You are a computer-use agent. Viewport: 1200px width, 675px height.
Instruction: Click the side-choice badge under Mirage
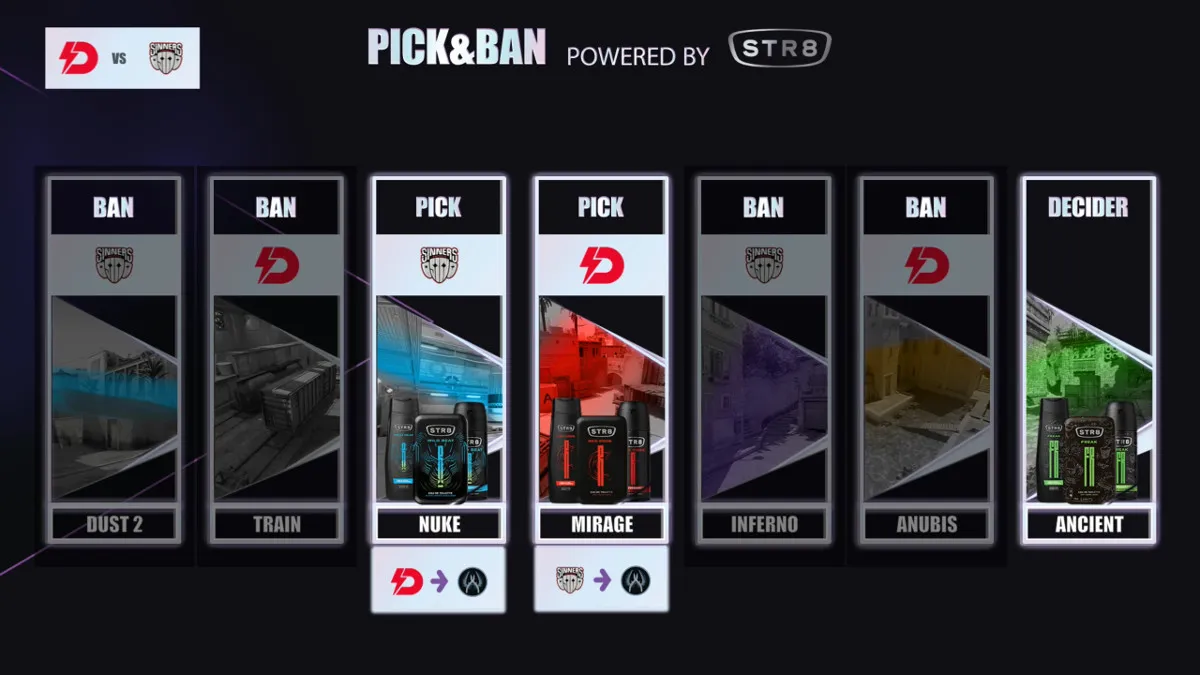pos(600,580)
